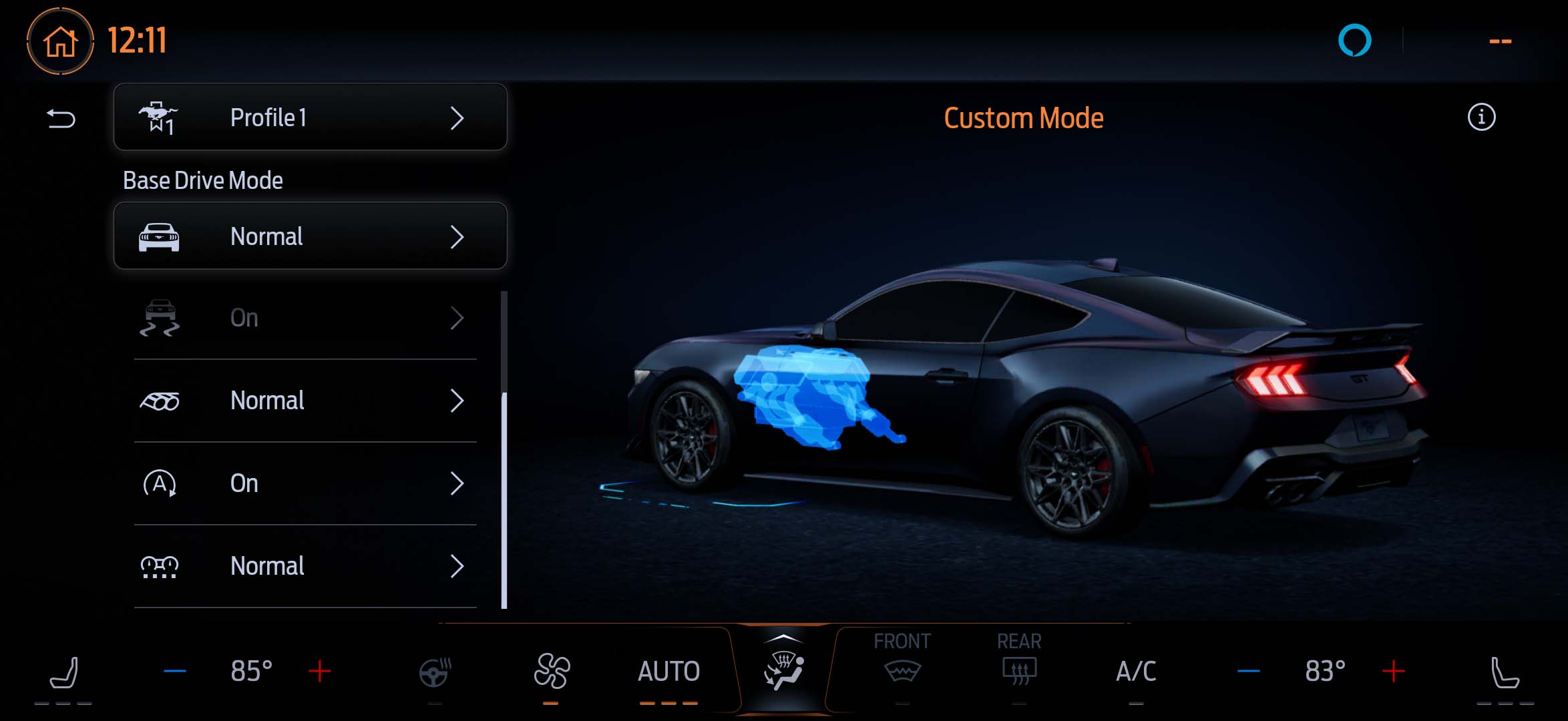
Task: Turn on the FRONT defrost
Action: pos(902,662)
